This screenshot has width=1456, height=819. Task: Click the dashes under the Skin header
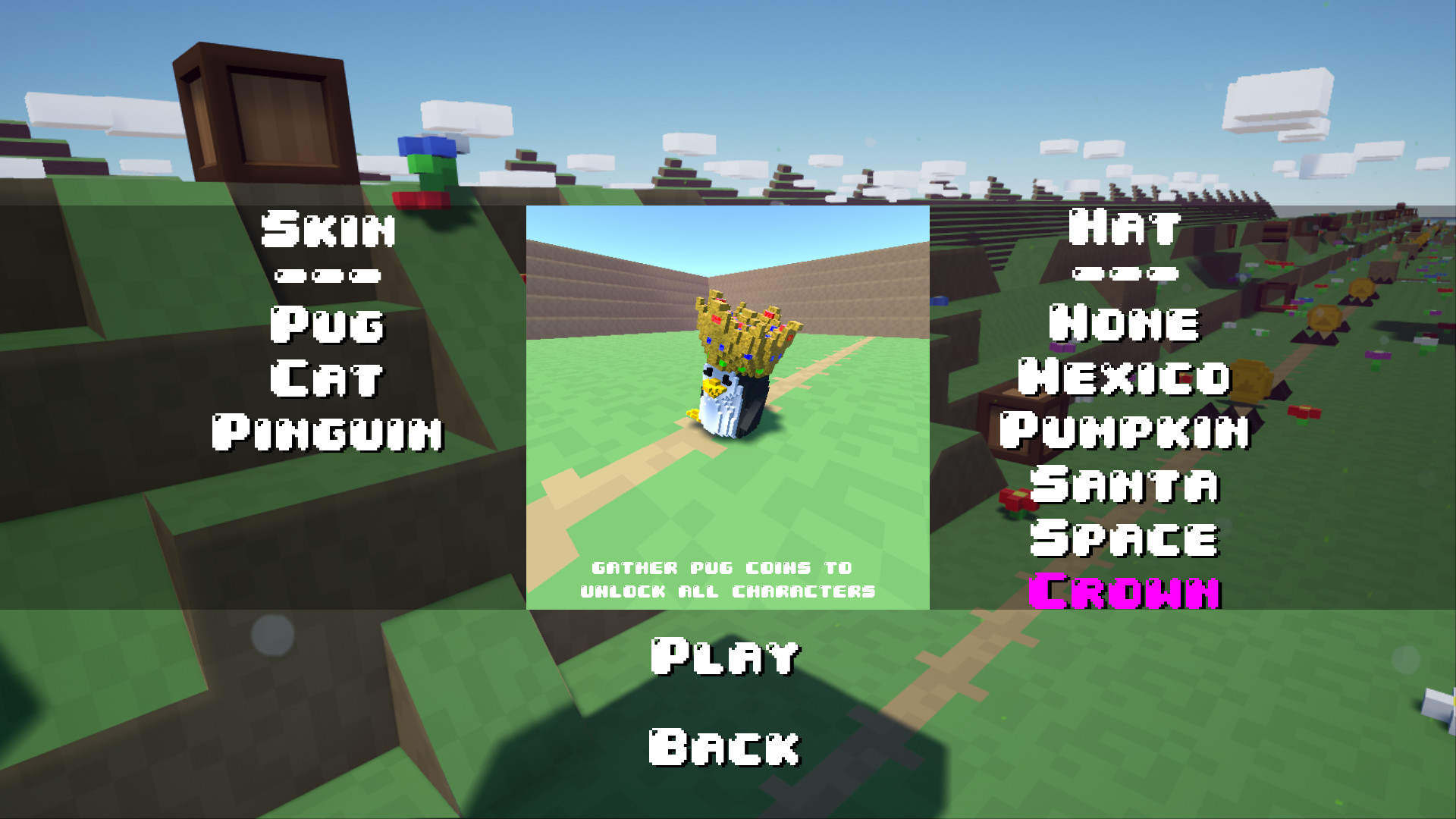coord(328,276)
